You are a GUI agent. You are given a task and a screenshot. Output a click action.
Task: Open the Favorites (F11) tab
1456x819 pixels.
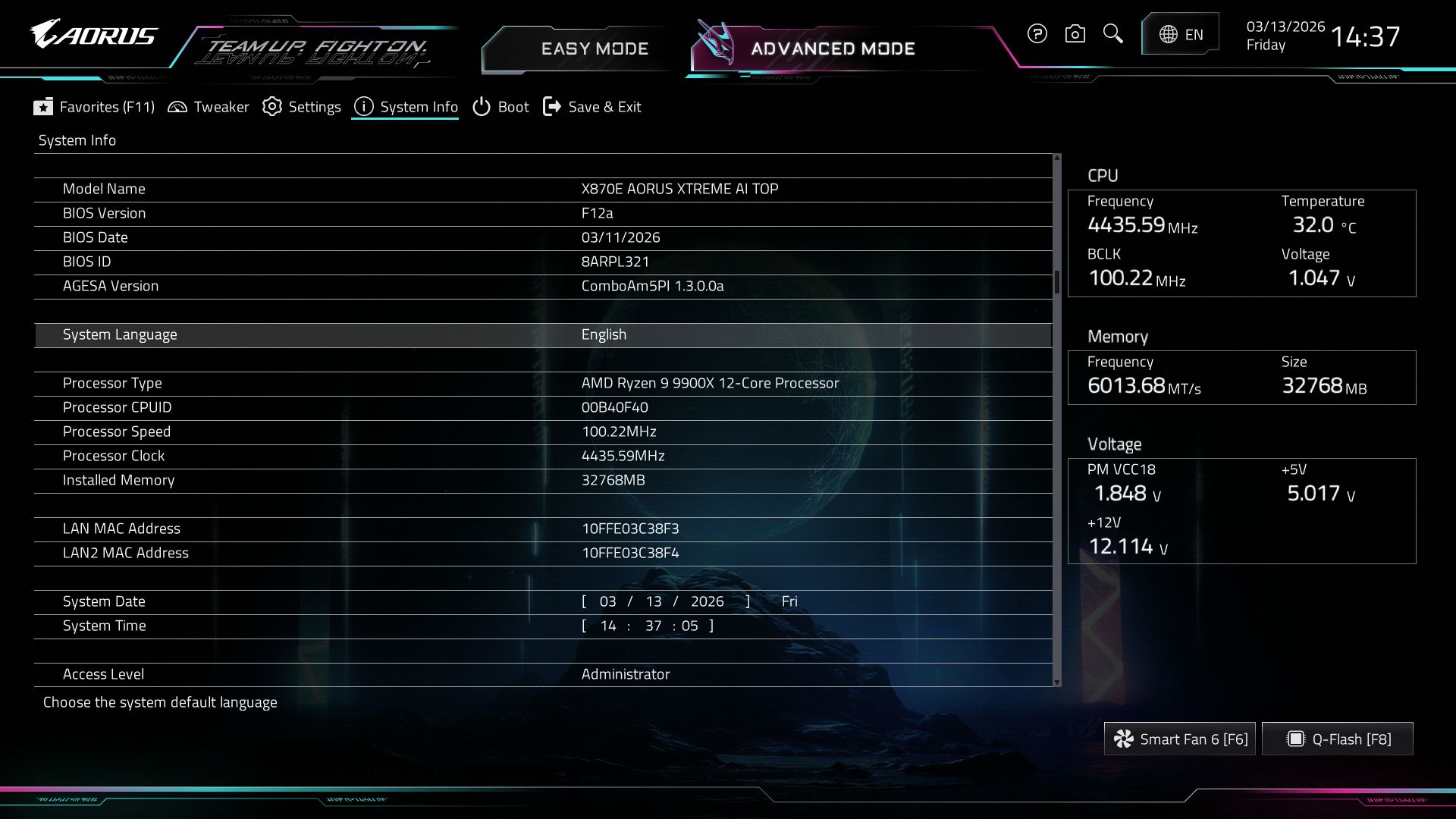coord(94,107)
